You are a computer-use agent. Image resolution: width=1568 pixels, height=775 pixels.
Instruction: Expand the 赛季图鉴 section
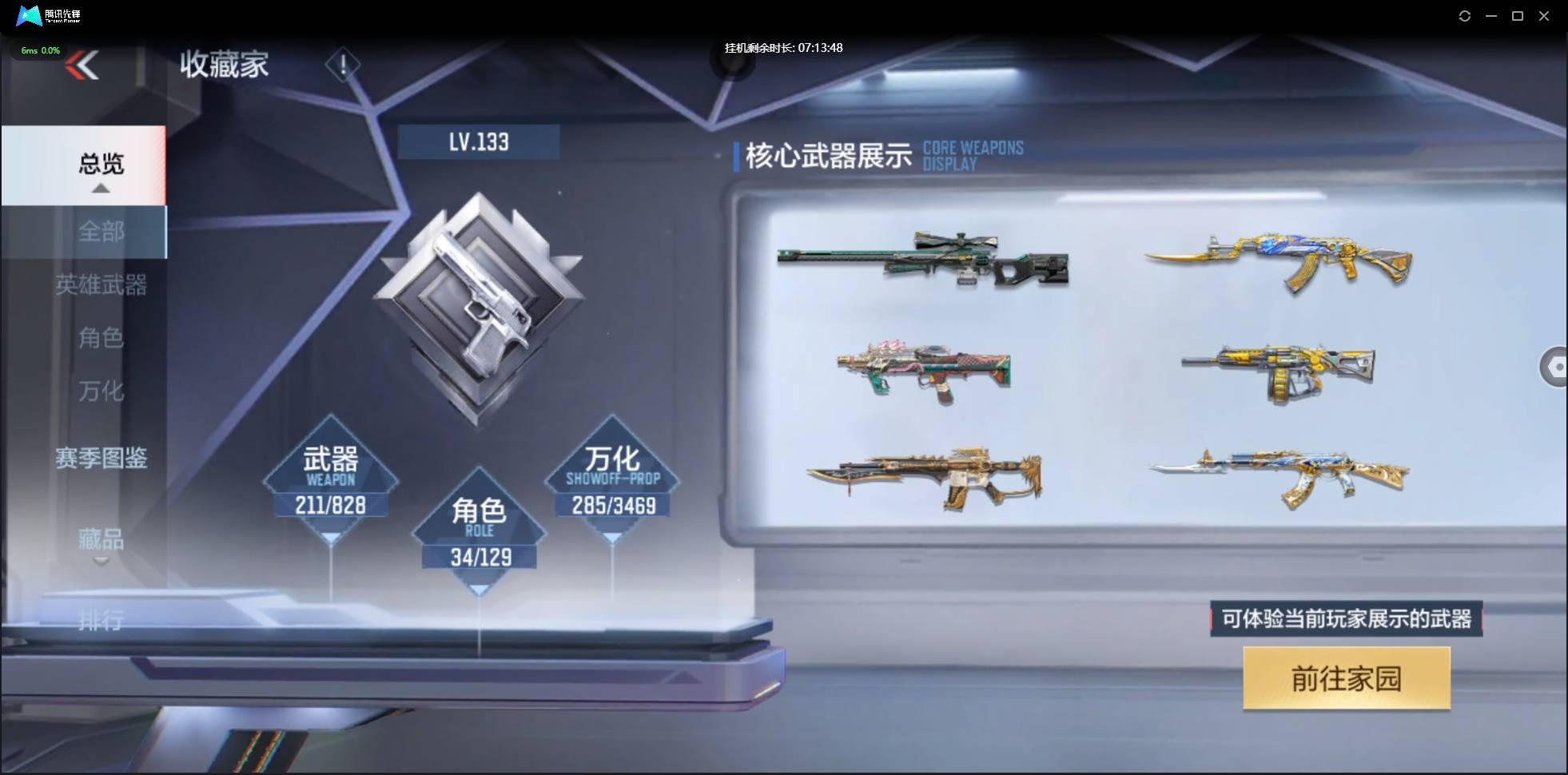[101, 459]
